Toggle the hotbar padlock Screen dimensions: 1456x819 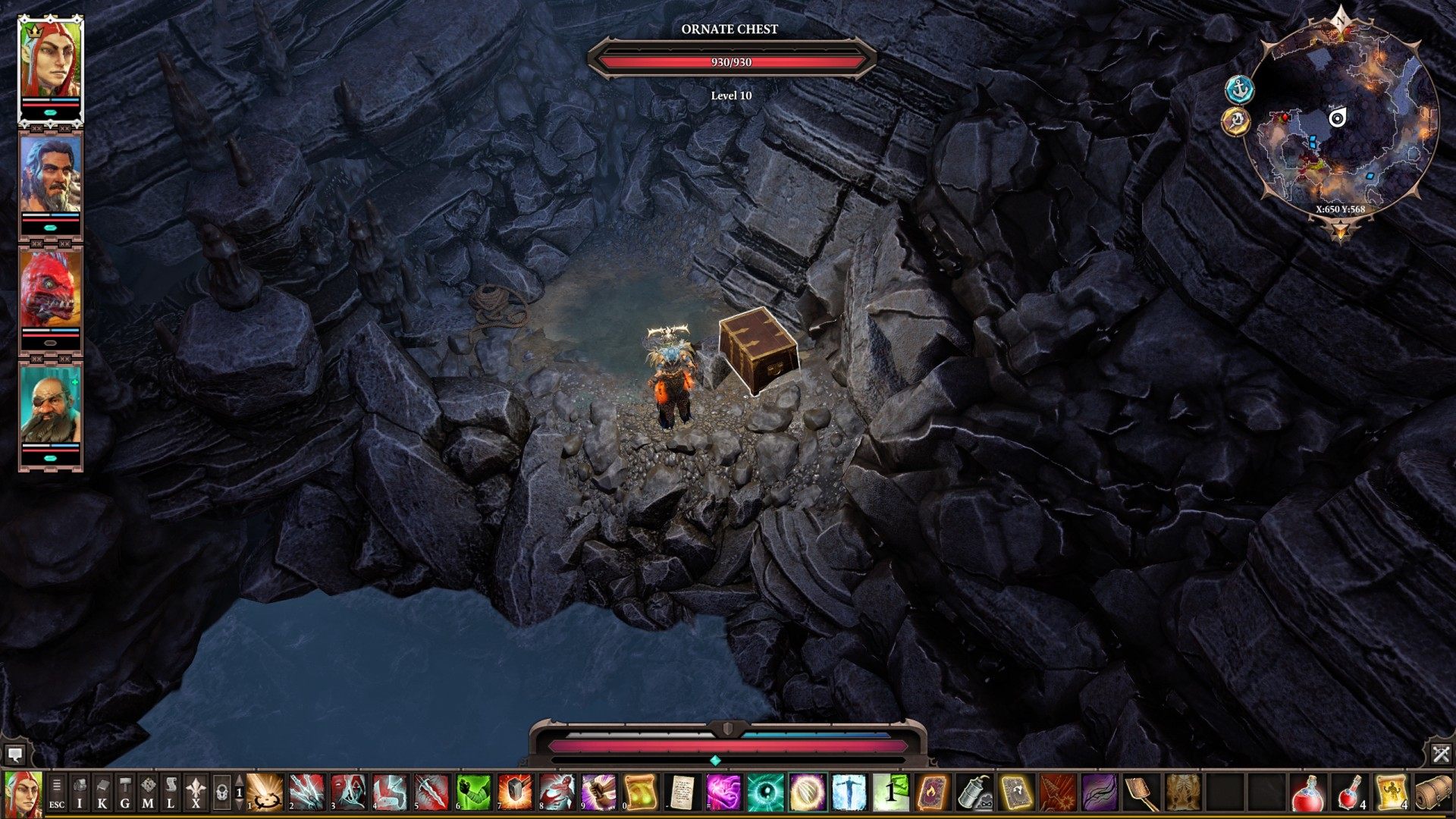[x=221, y=792]
